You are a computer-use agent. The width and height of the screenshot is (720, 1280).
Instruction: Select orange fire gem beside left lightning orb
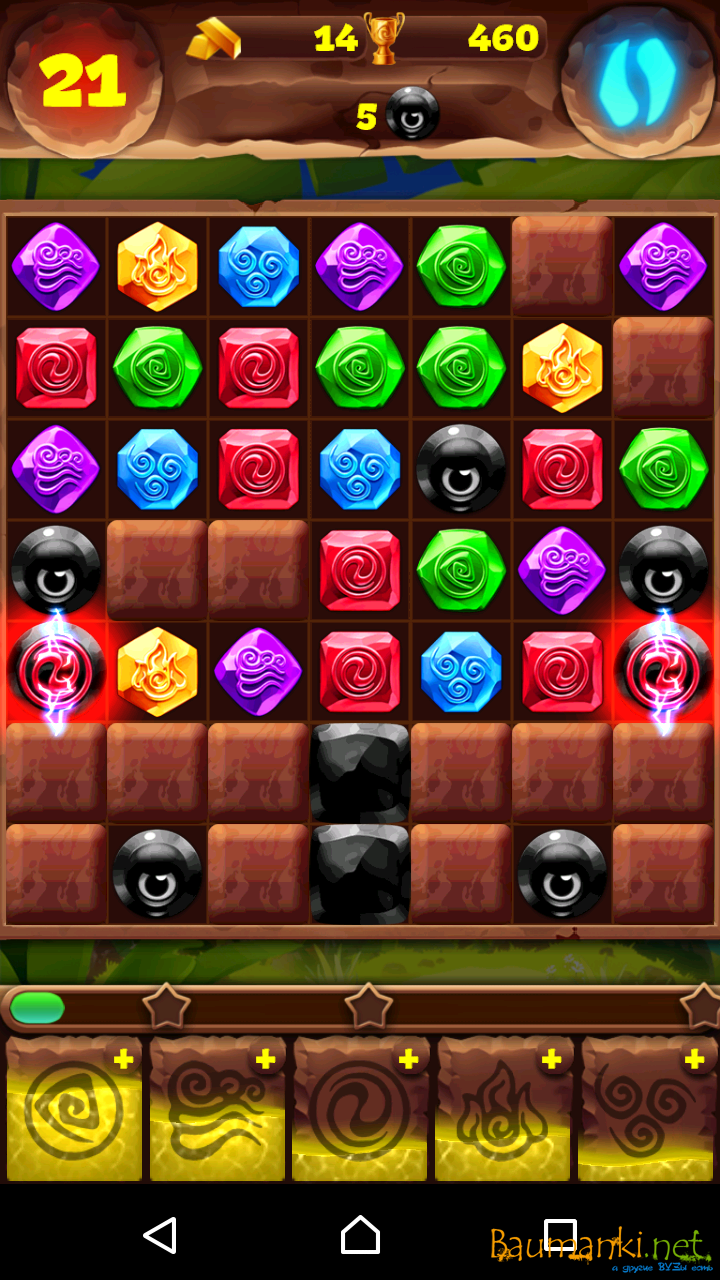[x=157, y=671]
